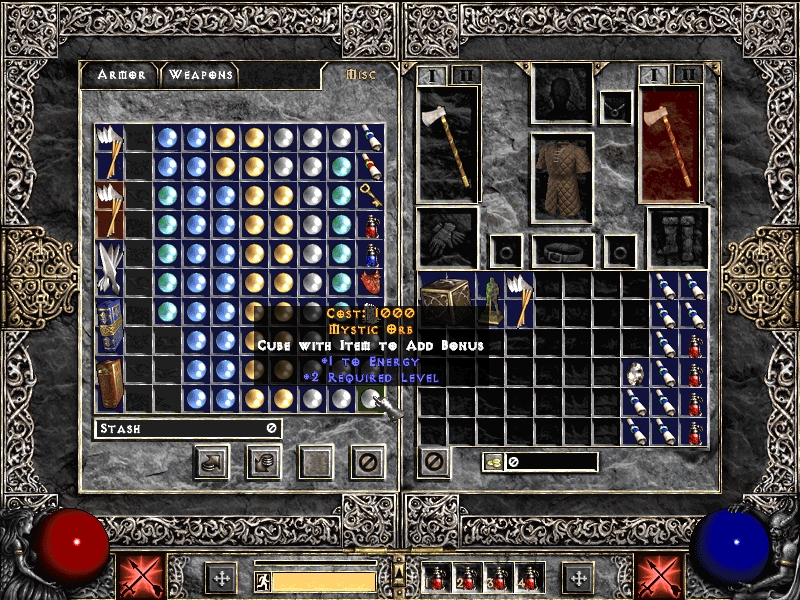Cancel with the vendor panel's circle-slash button

coord(368,461)
